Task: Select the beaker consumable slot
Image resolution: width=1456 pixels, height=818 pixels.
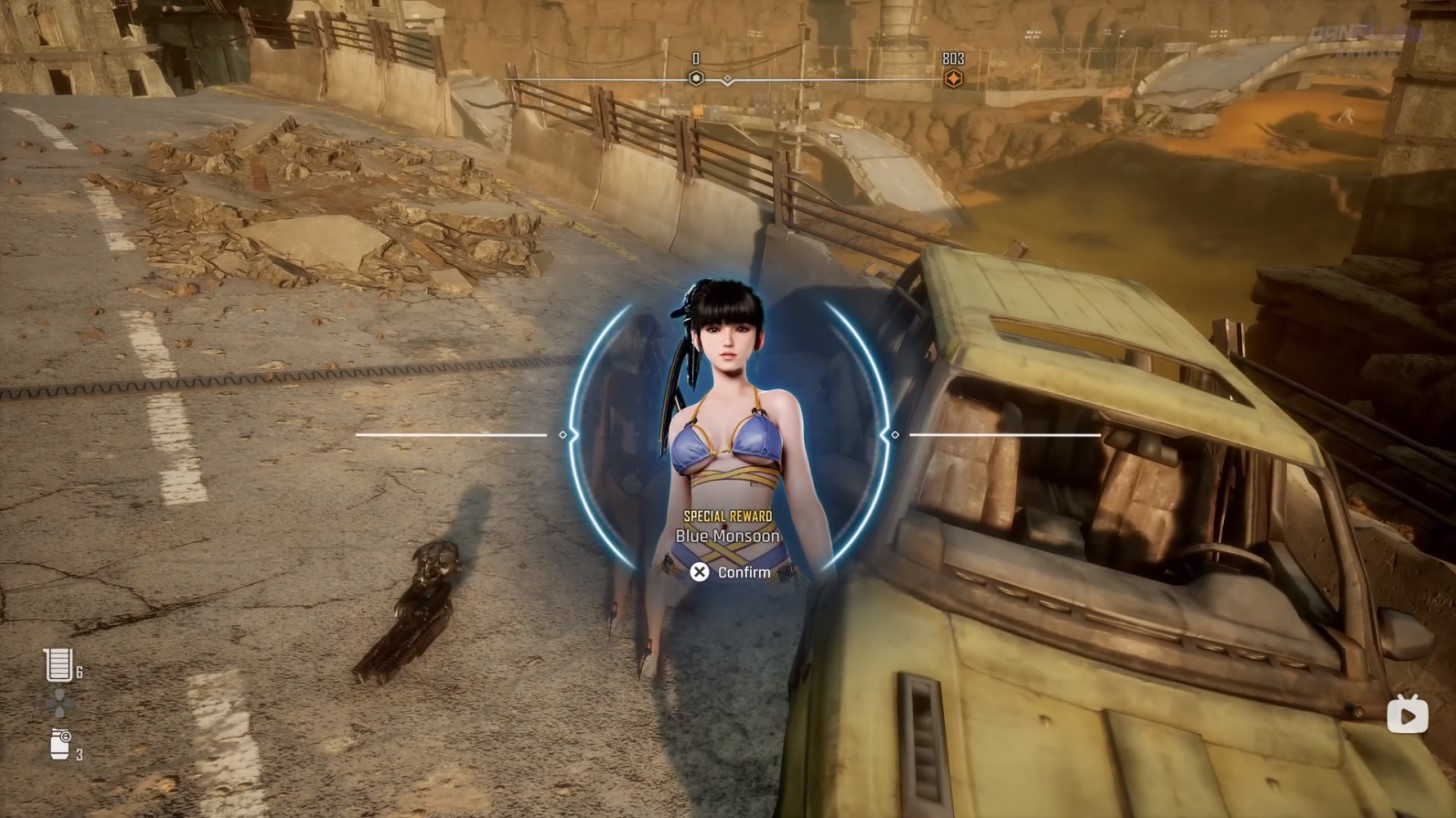Action: (59, 665)
